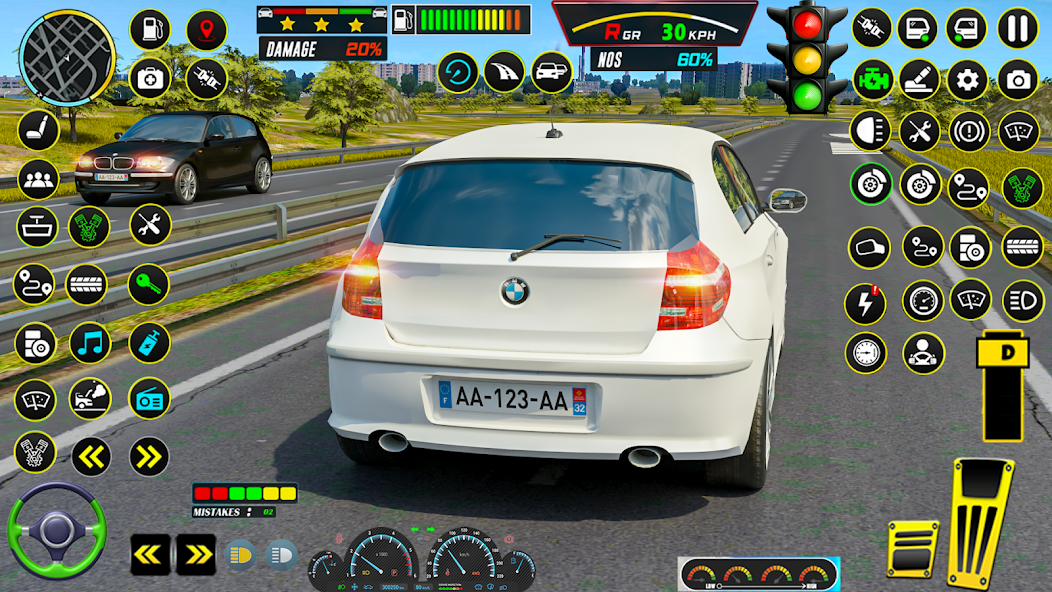
Task: Click the green steering wheel control
Action: [x=56, y=530]
